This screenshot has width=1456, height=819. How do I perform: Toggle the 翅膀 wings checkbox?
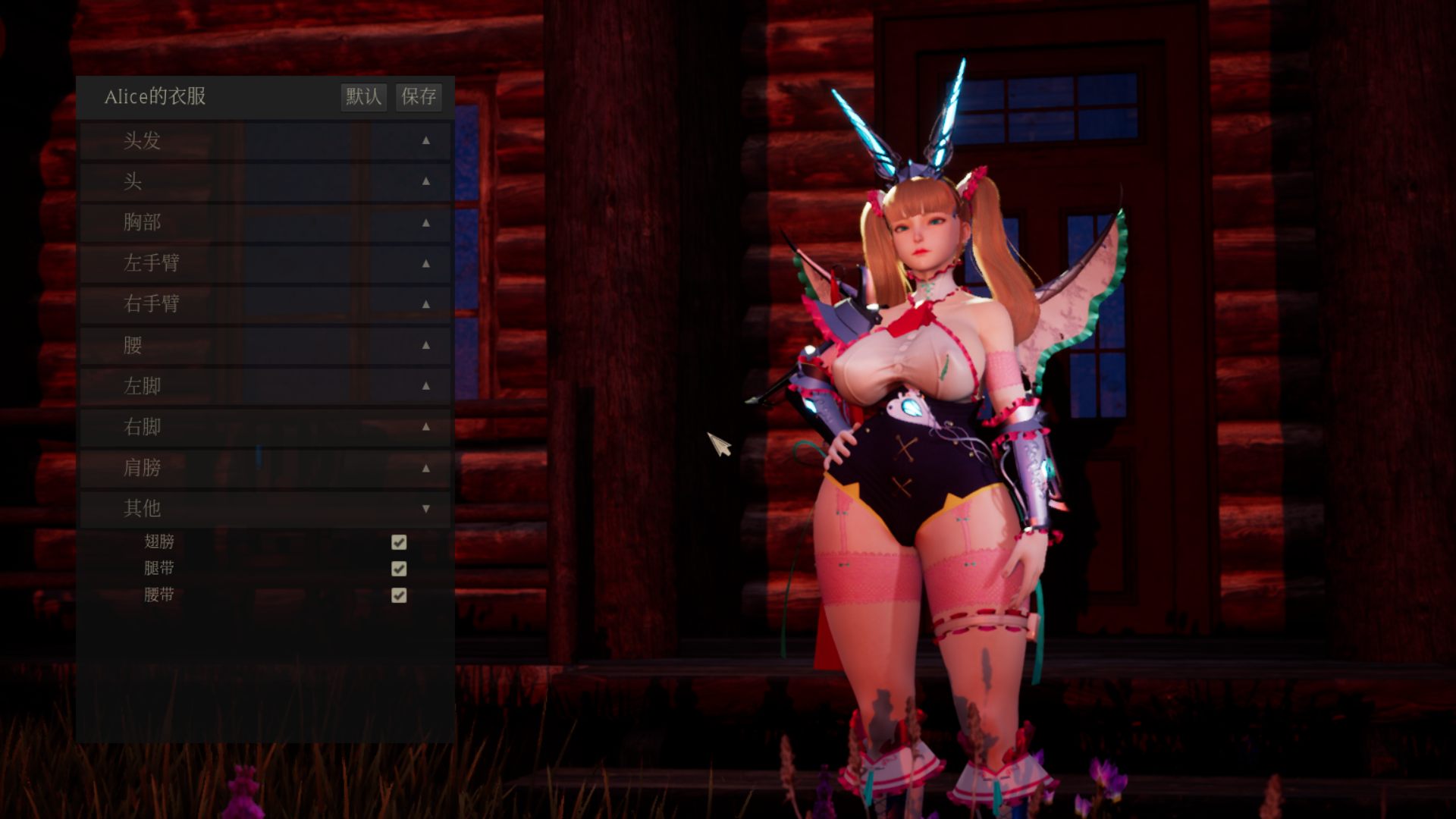pos(399,542)
